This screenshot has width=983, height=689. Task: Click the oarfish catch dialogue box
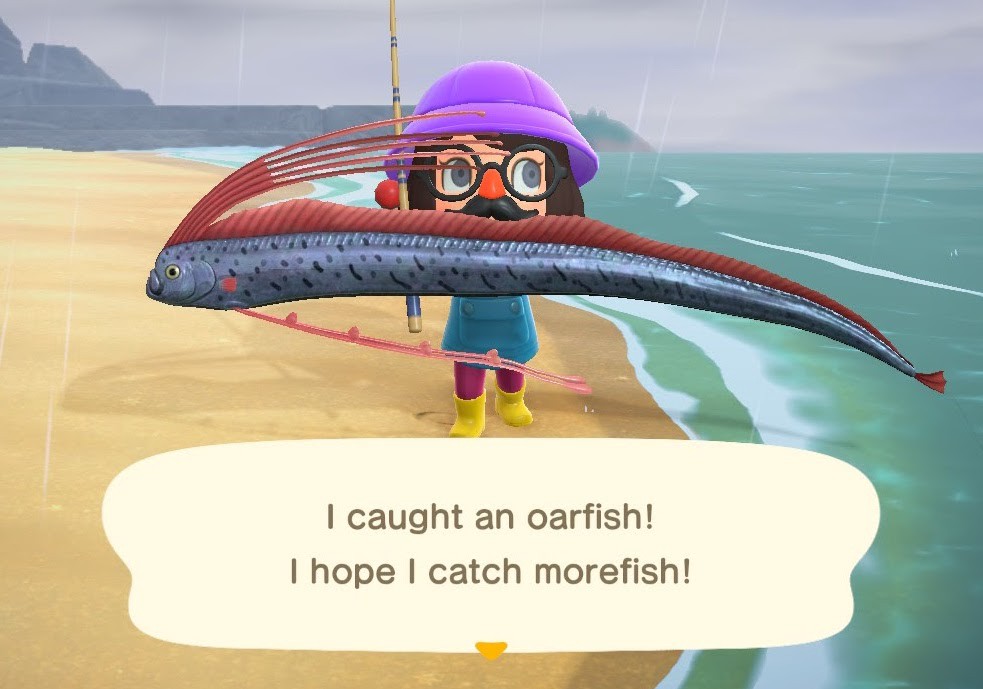pyautogui.click(x=490, y=545)
